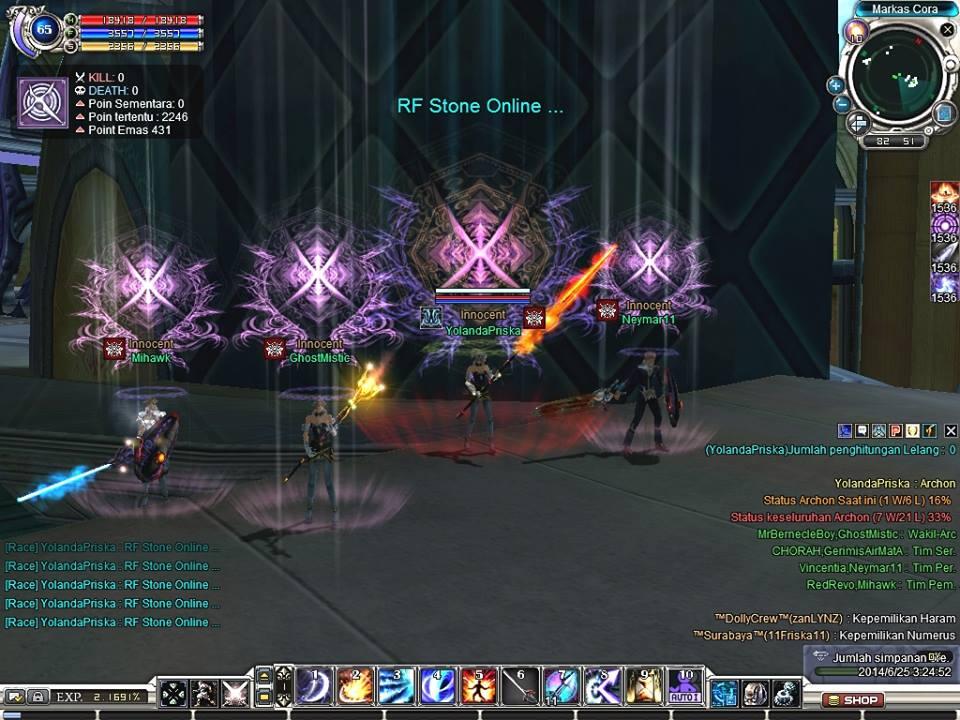Zoom in the minimap with plus button
This screenshot has width=960, height=720.
click(836, 86)
